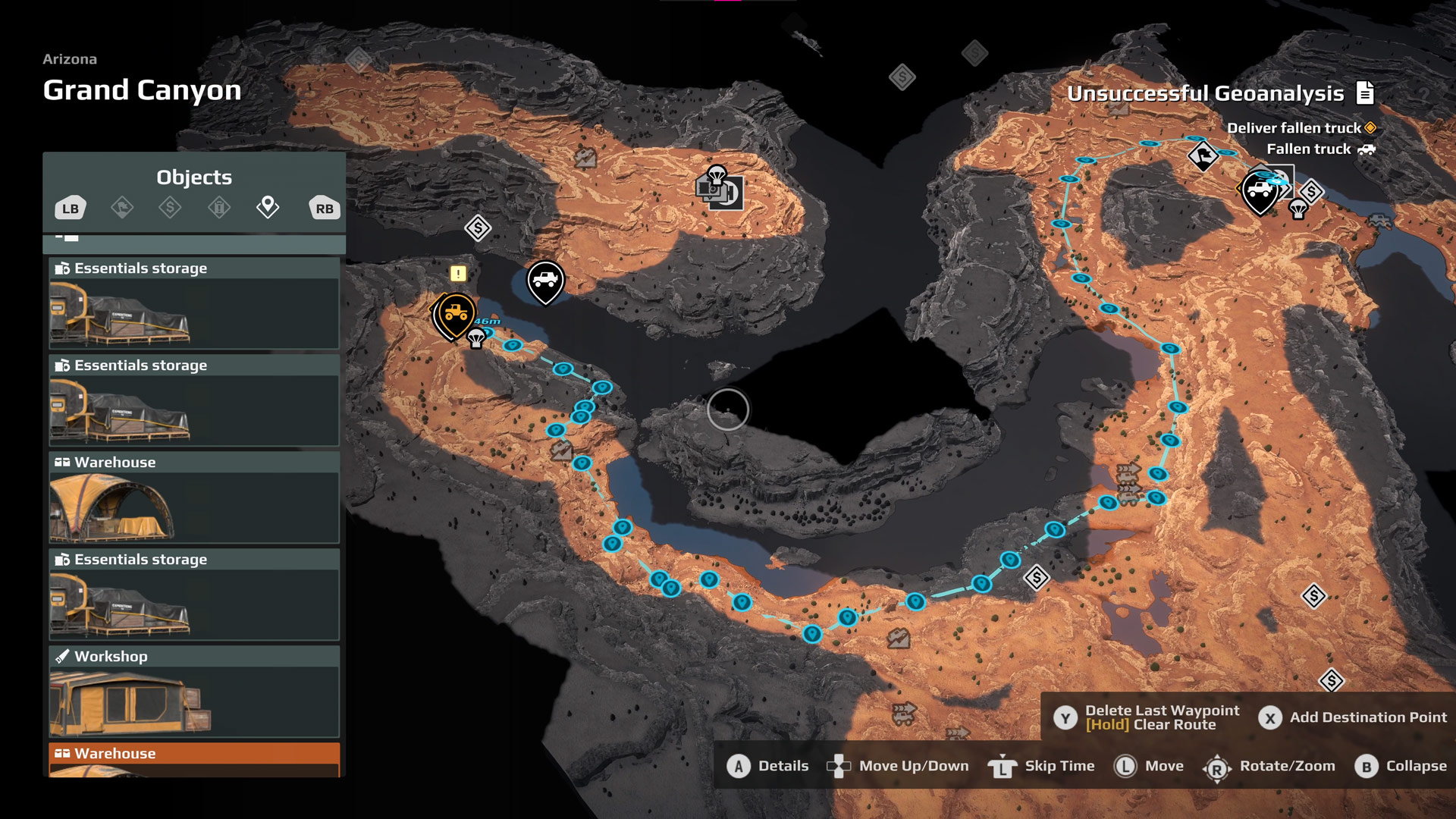This screenshot has width=1456, height=819.
Task: Click the white jeep marker by the lake
Action: pos(545,281)
